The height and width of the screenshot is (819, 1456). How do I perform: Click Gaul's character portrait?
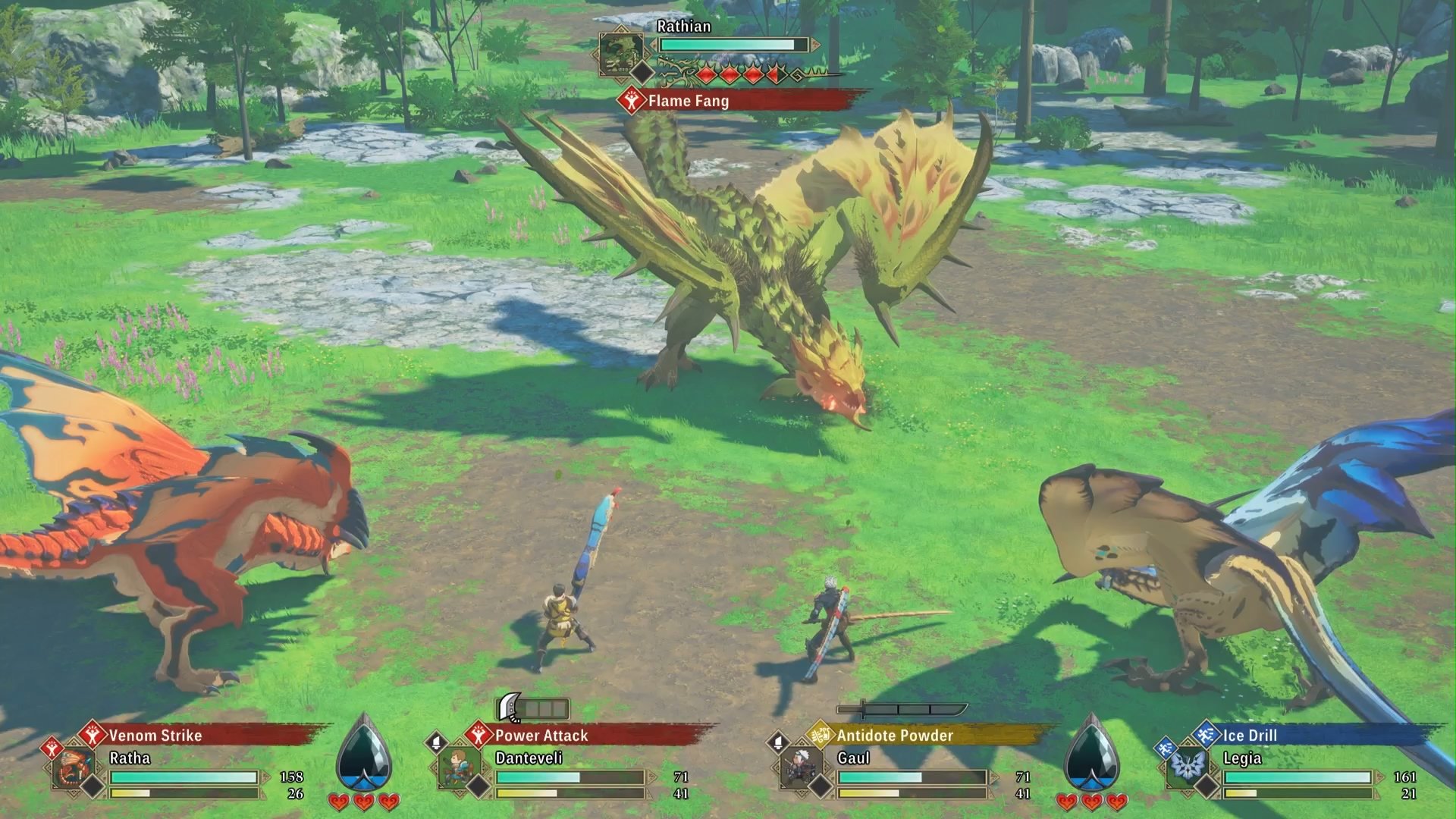[x=801, y=768]
